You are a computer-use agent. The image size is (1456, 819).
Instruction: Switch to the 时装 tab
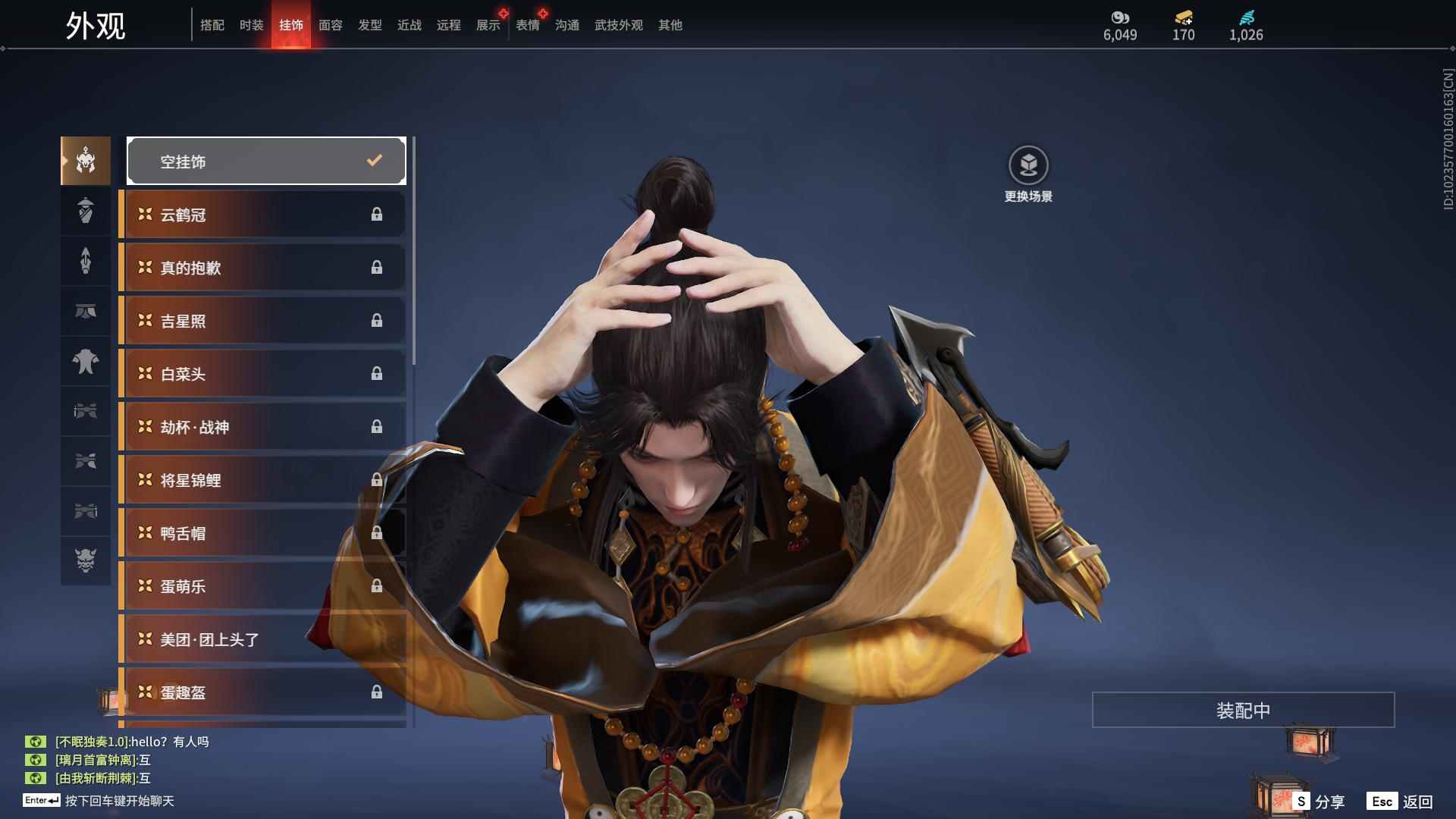(252, 24)
